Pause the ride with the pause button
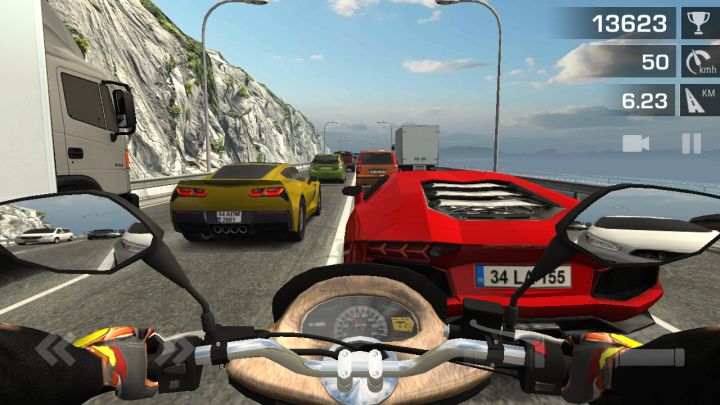The image size is (720, 405). tap(691, 143)
